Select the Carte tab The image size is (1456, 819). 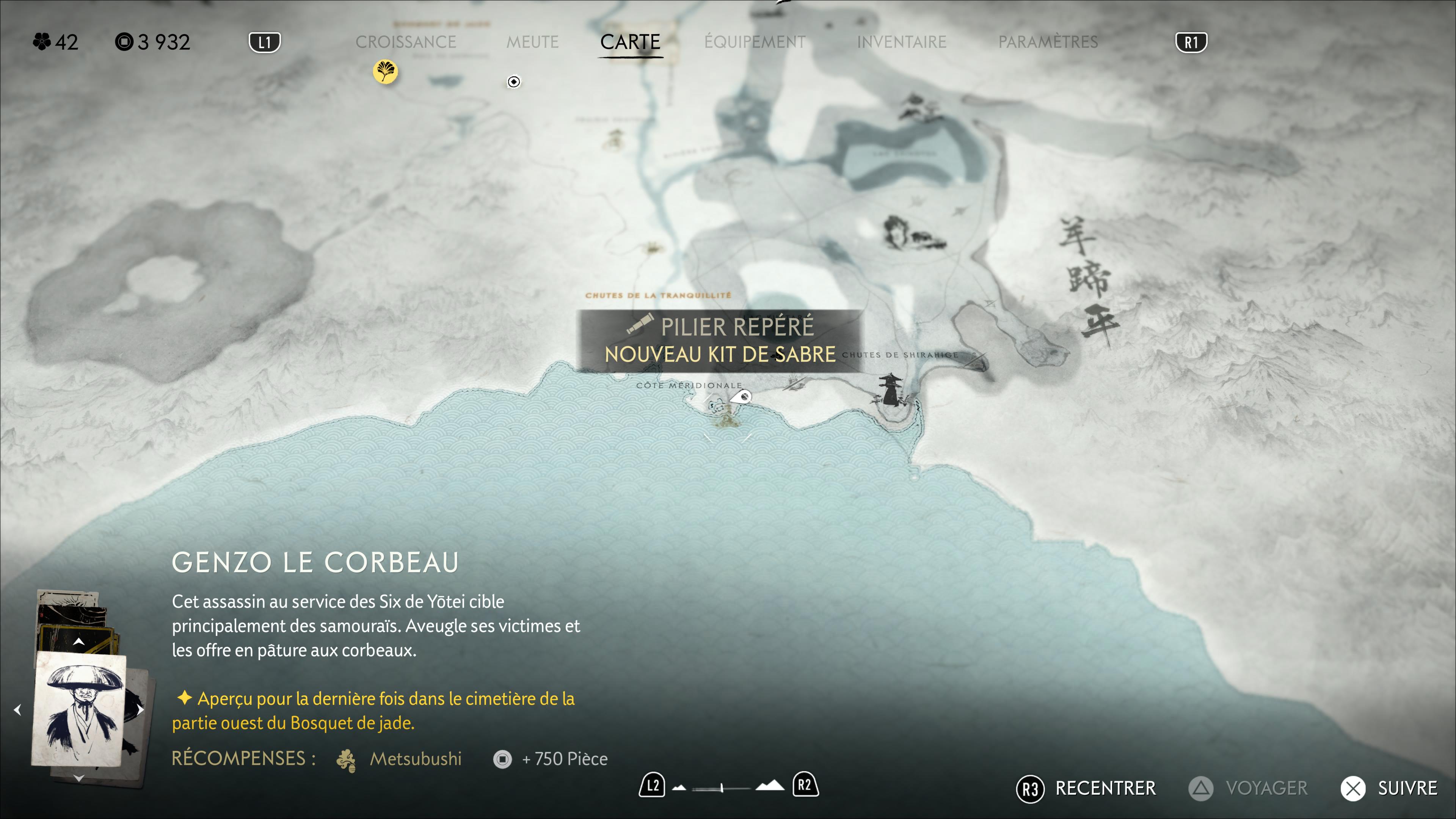tap(630, 42)
